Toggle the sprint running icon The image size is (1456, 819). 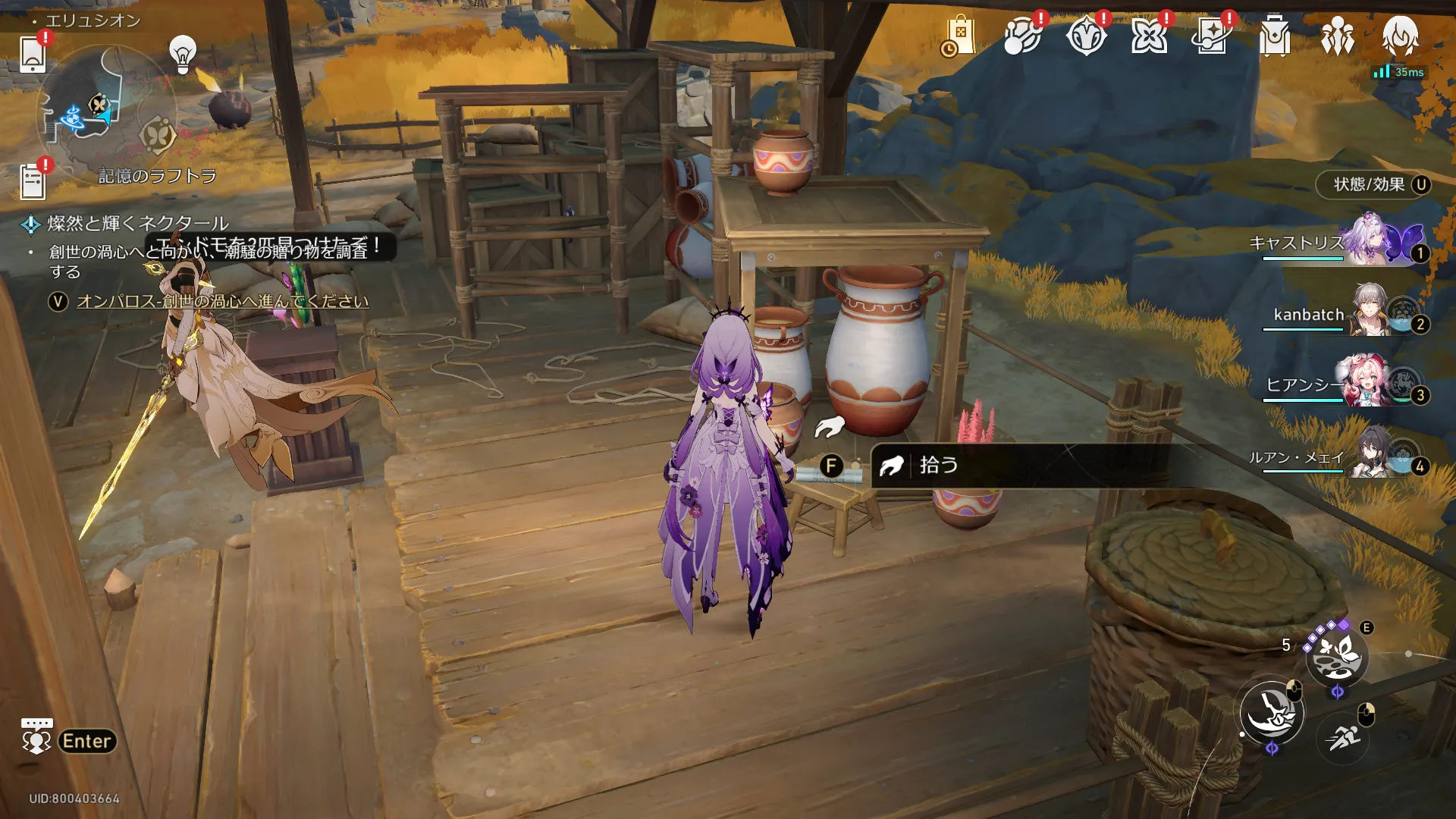(x=1343, y=737)
